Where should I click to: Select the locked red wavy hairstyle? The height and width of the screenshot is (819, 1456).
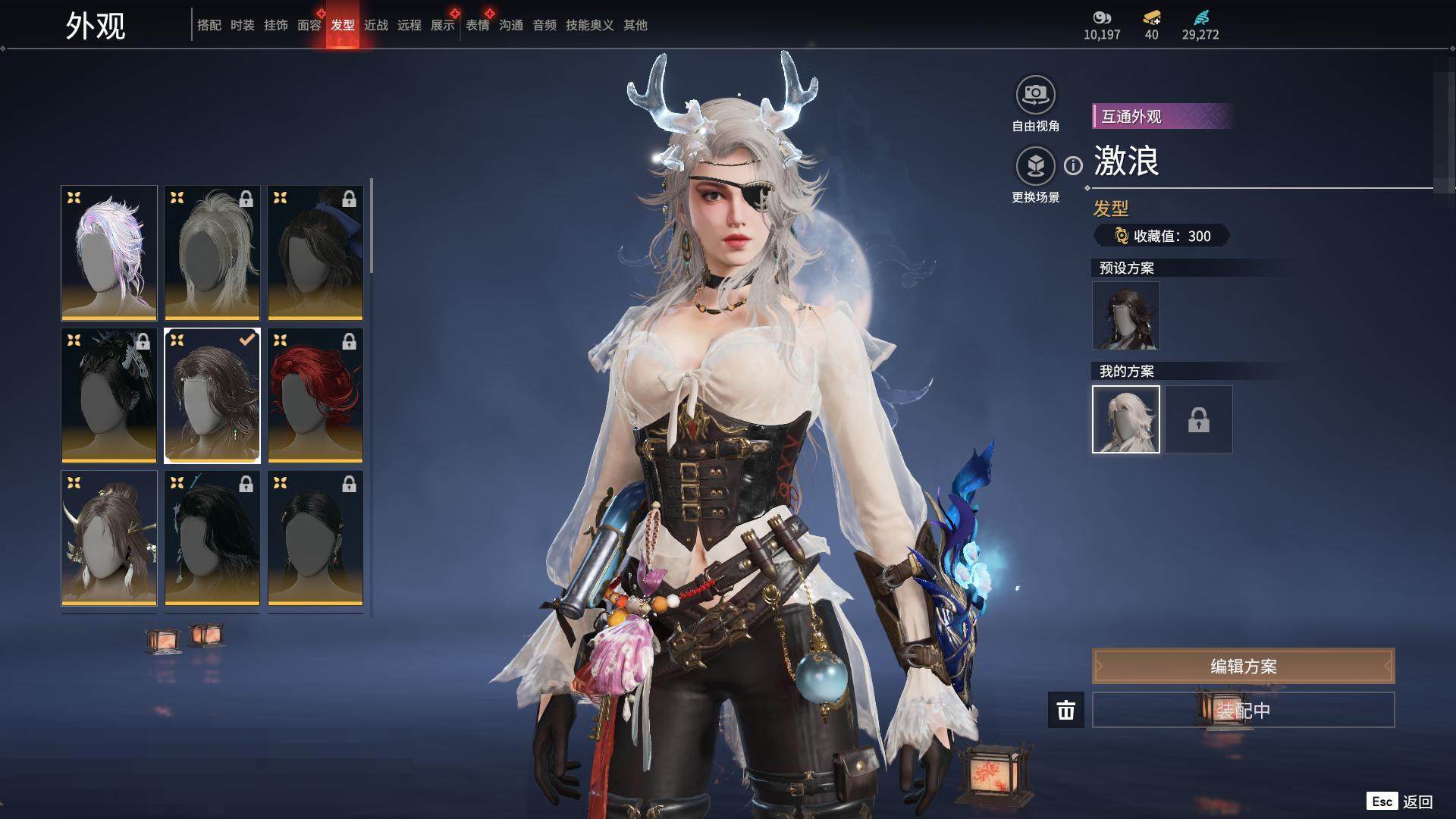tap(315, 395)
